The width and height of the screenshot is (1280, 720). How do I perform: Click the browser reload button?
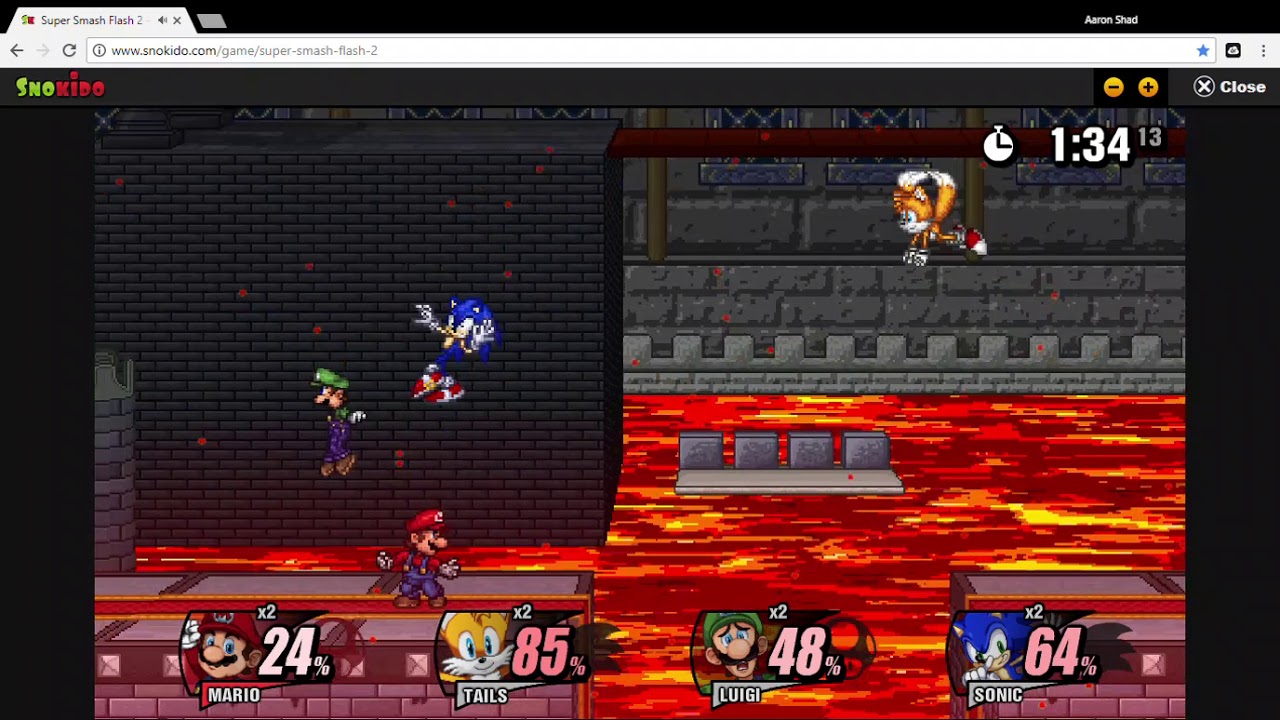coord(69,50)
